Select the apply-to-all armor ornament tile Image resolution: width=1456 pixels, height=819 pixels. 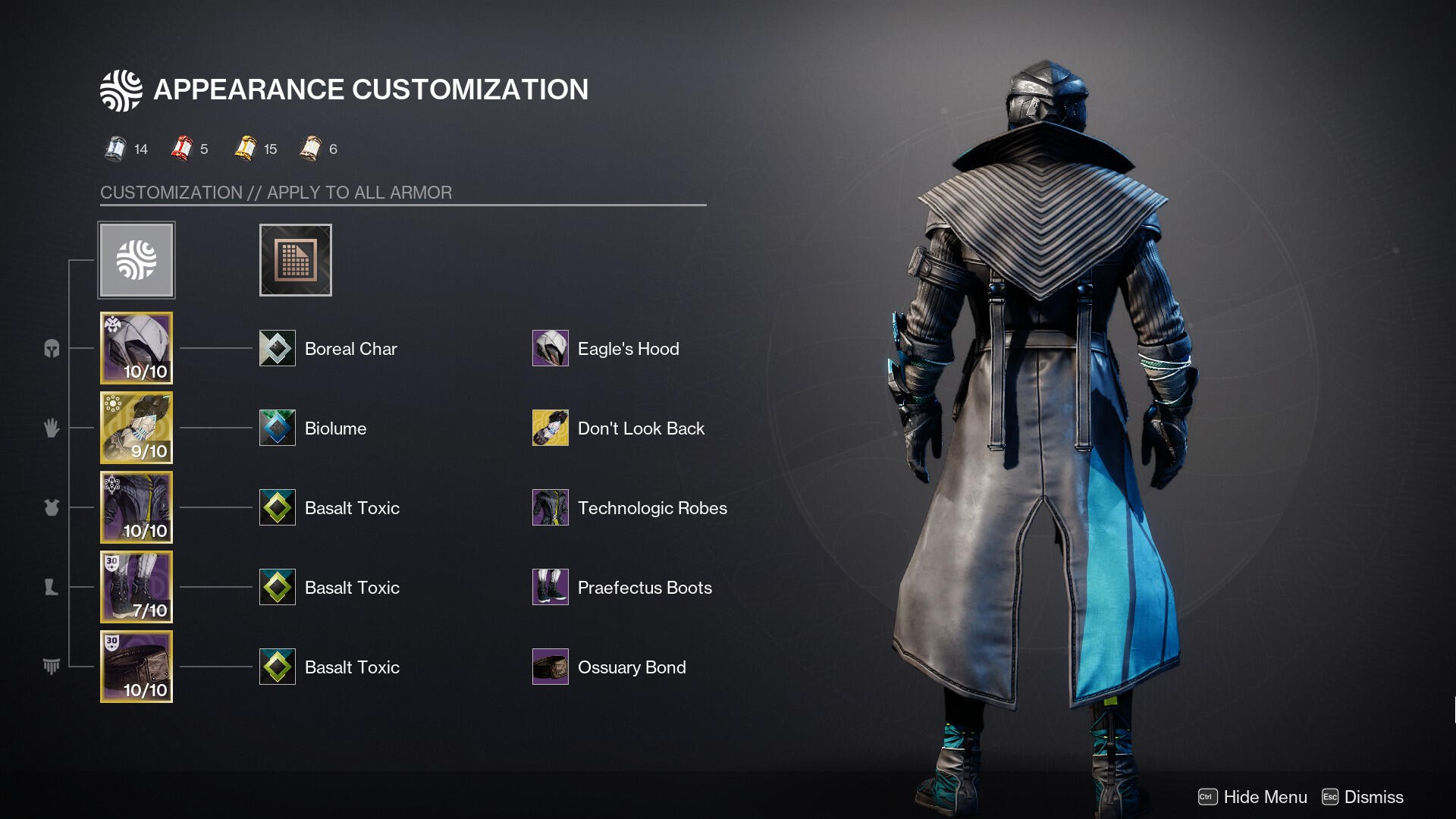136,260
